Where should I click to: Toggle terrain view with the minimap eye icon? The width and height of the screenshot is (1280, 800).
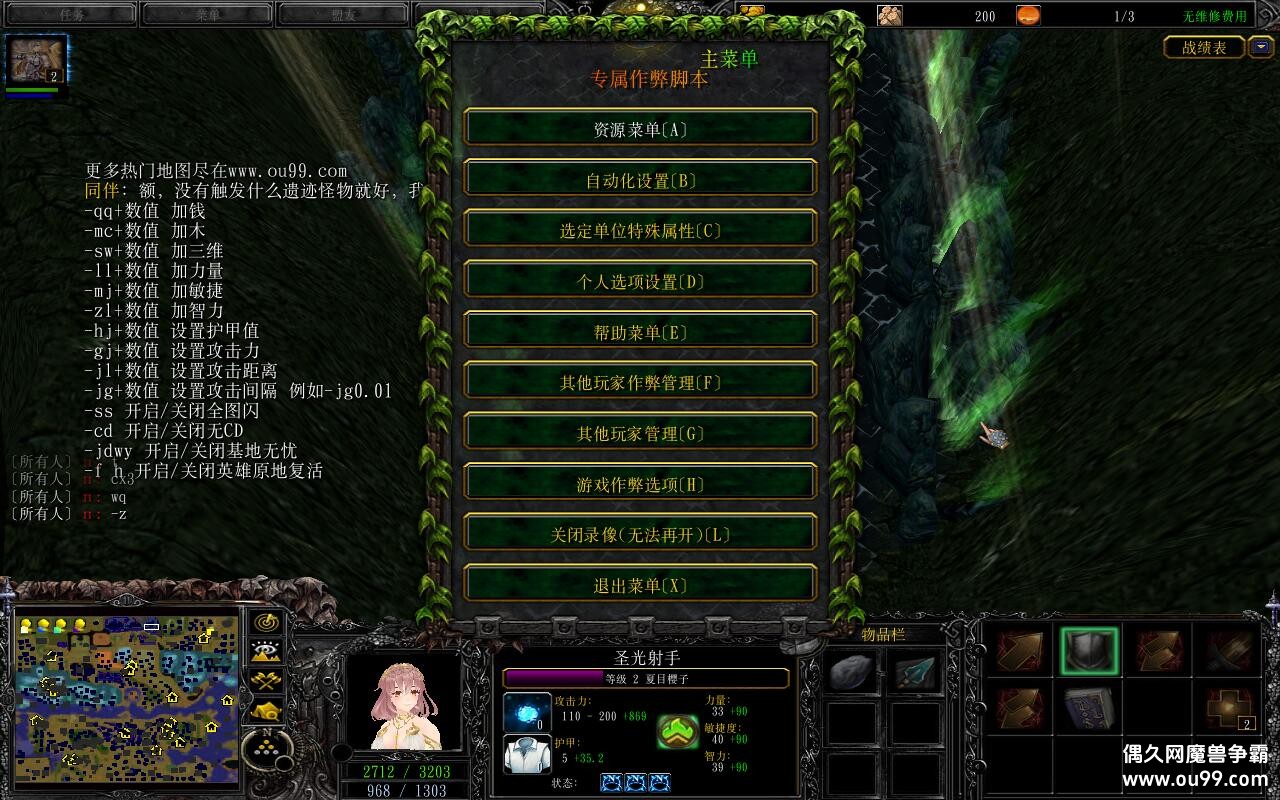coord(267,648)
